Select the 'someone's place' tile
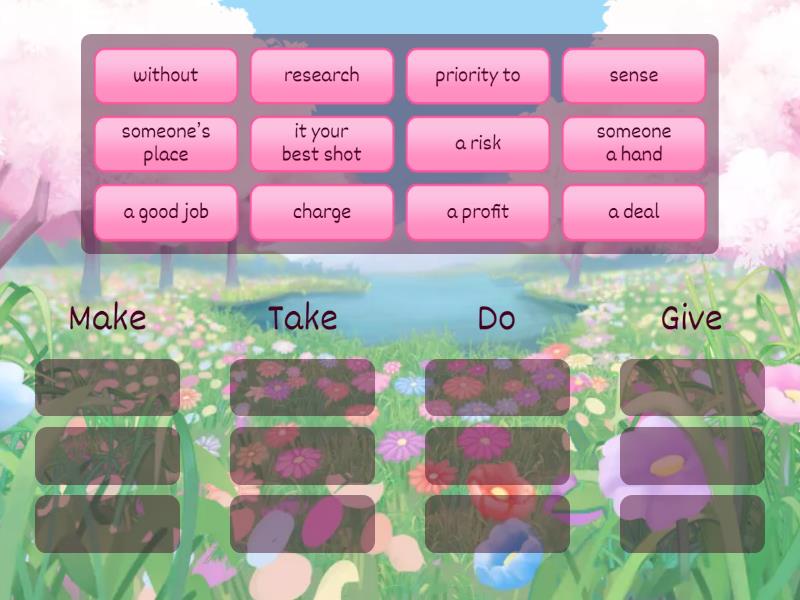 click(x=166, y=143)
